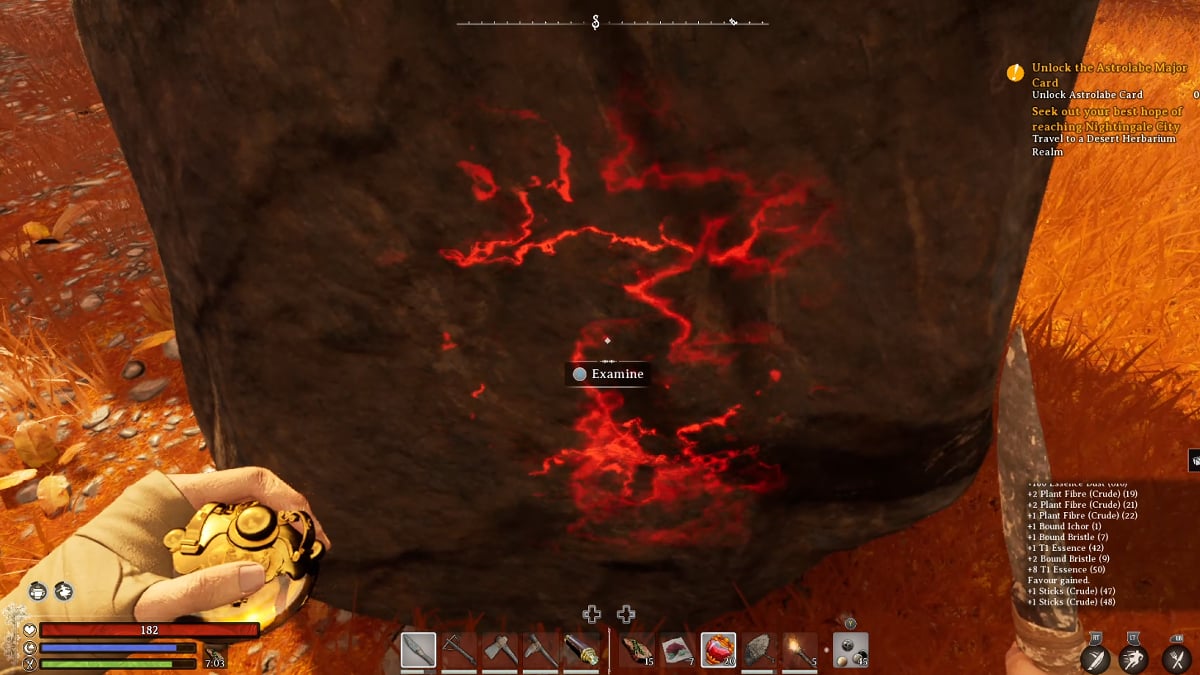Screen dimensions: 1200x675
Task: Click the Examine interaction prompt
Action: pyautogui.click(x=608, y=374)
